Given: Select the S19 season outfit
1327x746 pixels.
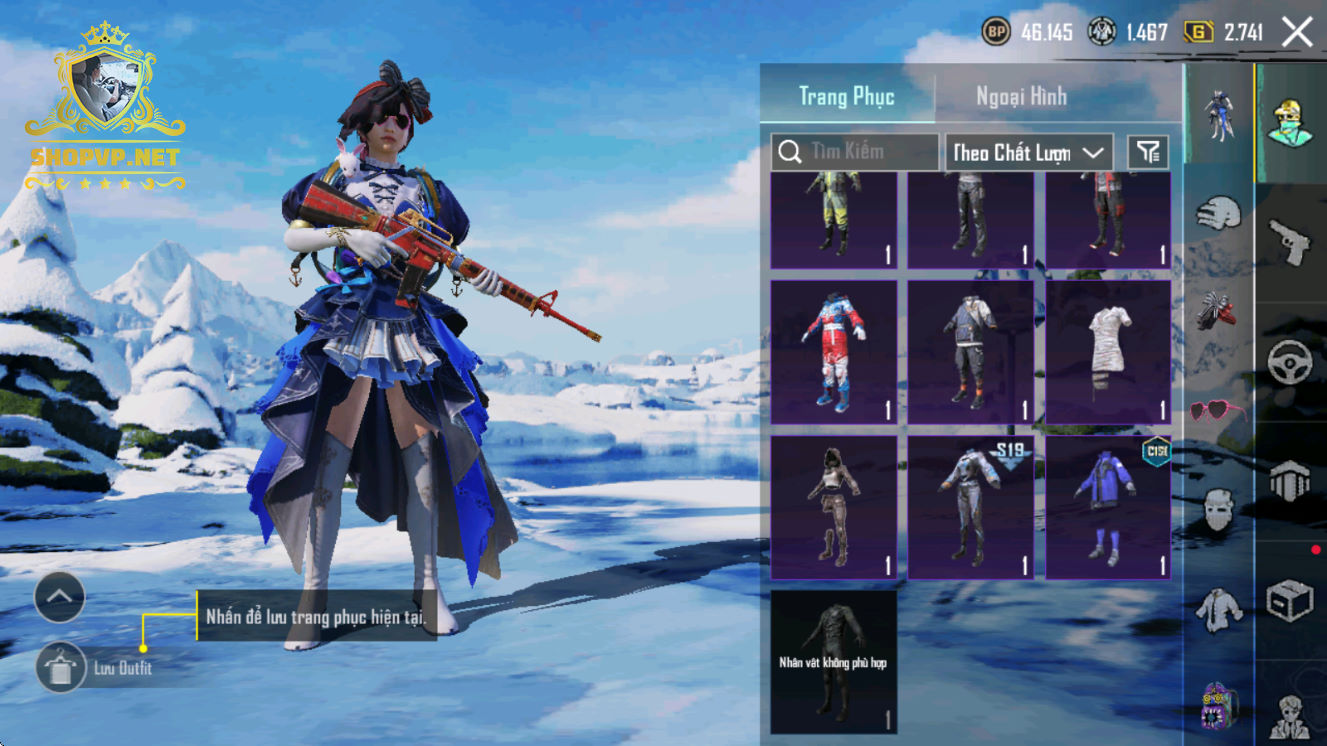Looking at the screenshot, I should (x=971, y=507).
